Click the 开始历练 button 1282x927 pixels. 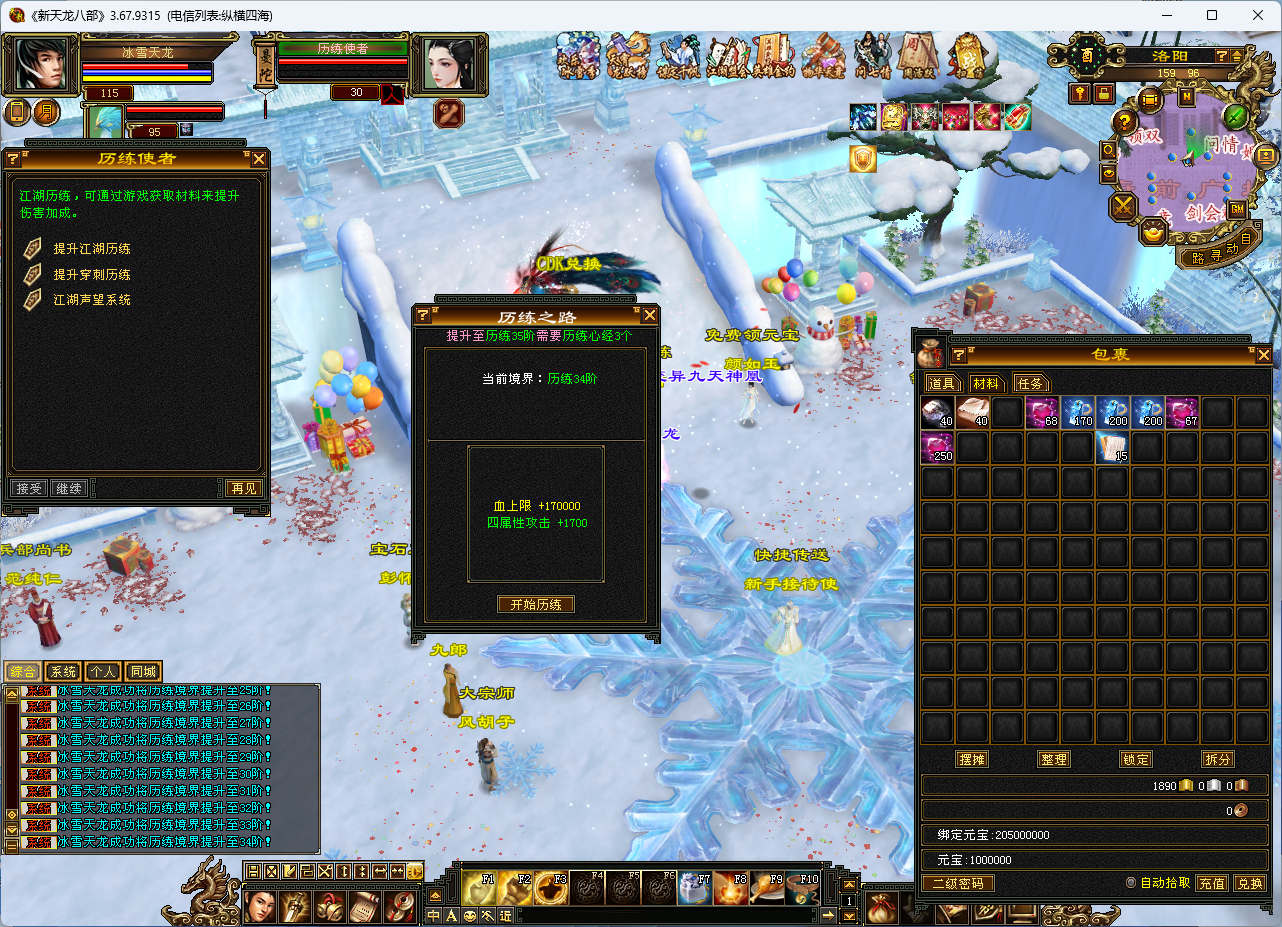(536, 605)
